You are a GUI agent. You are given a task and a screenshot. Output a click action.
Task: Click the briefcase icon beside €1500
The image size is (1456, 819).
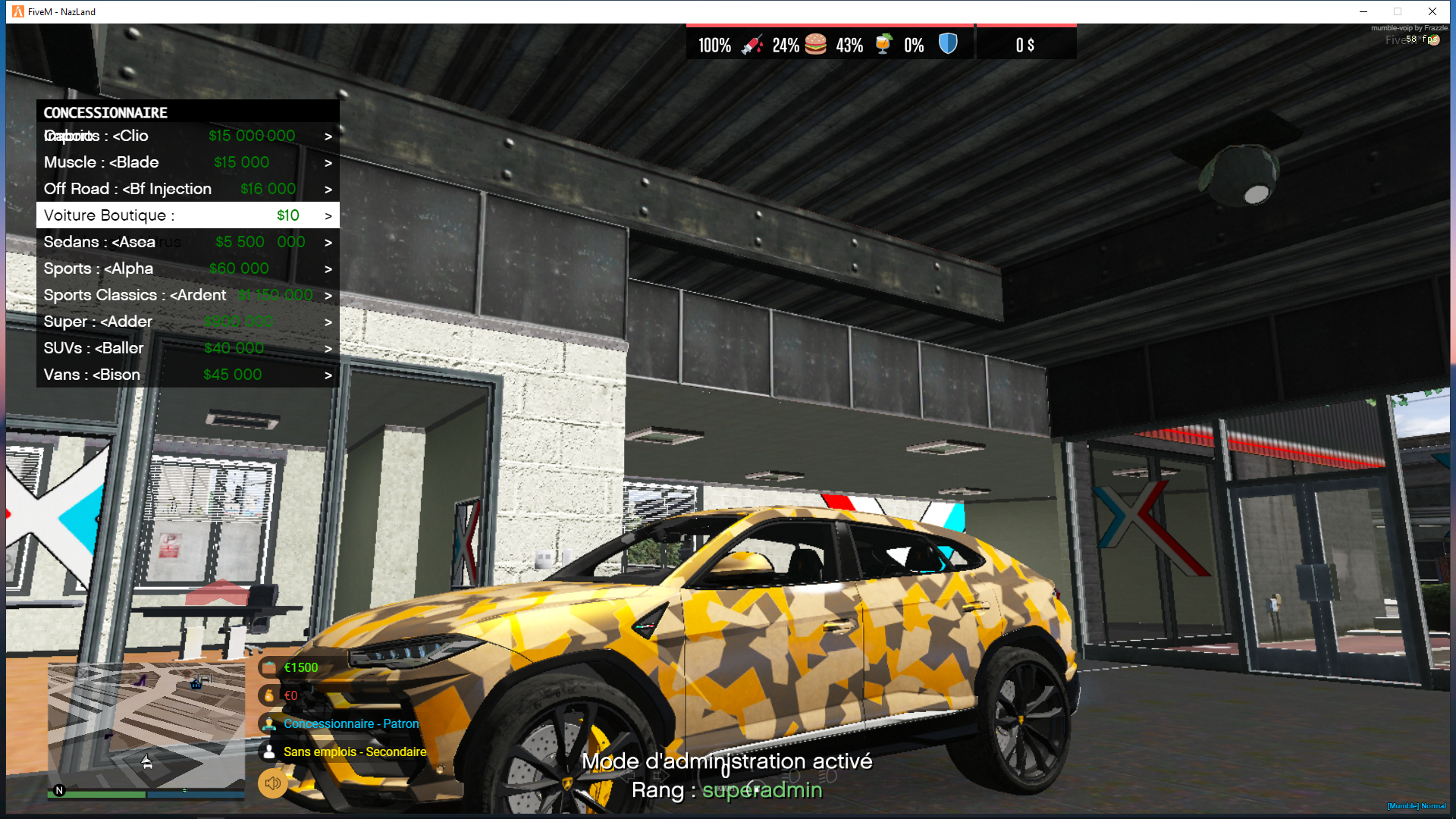click(x=269, y=667)
